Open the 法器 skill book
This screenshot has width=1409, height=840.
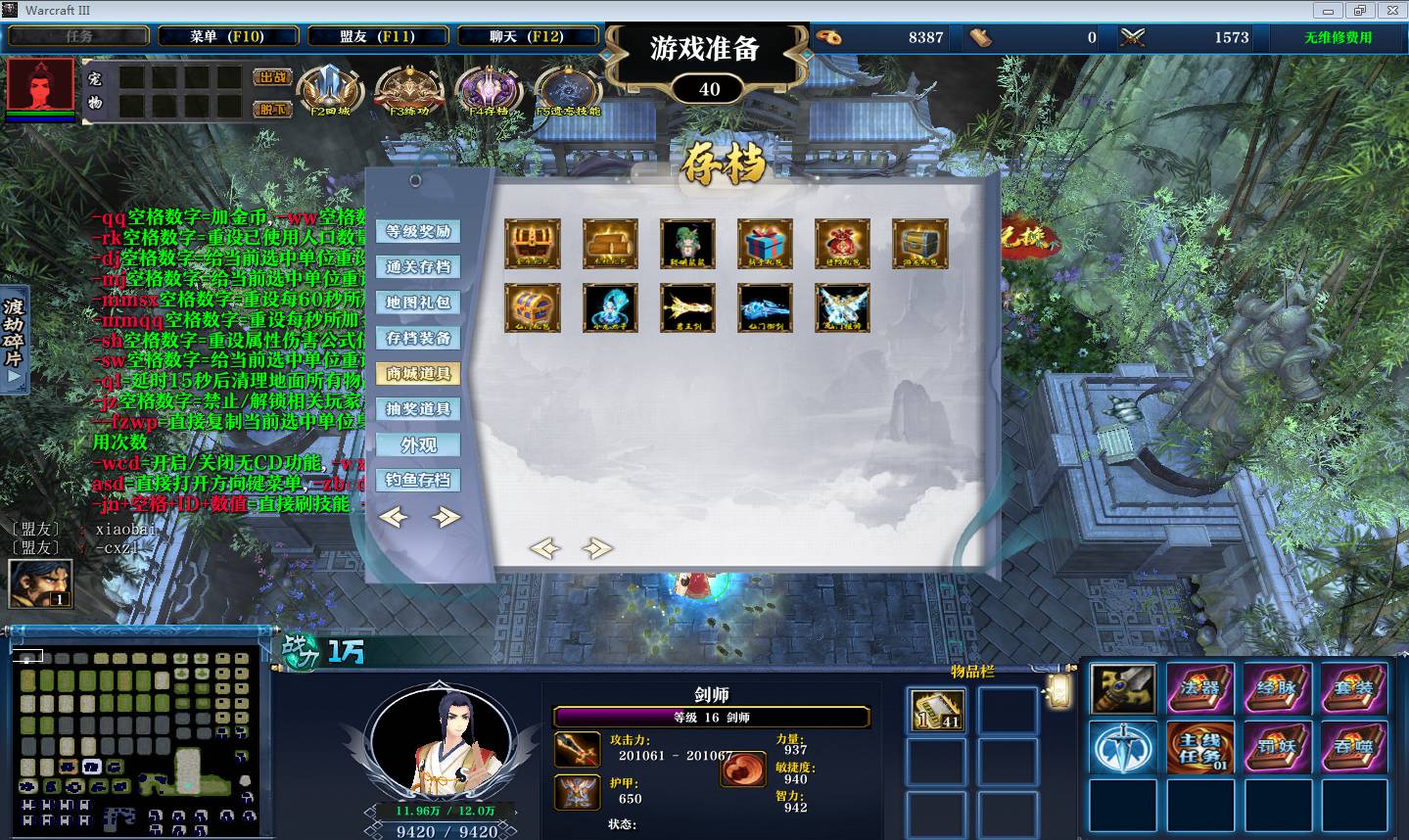coord(1200,688)
